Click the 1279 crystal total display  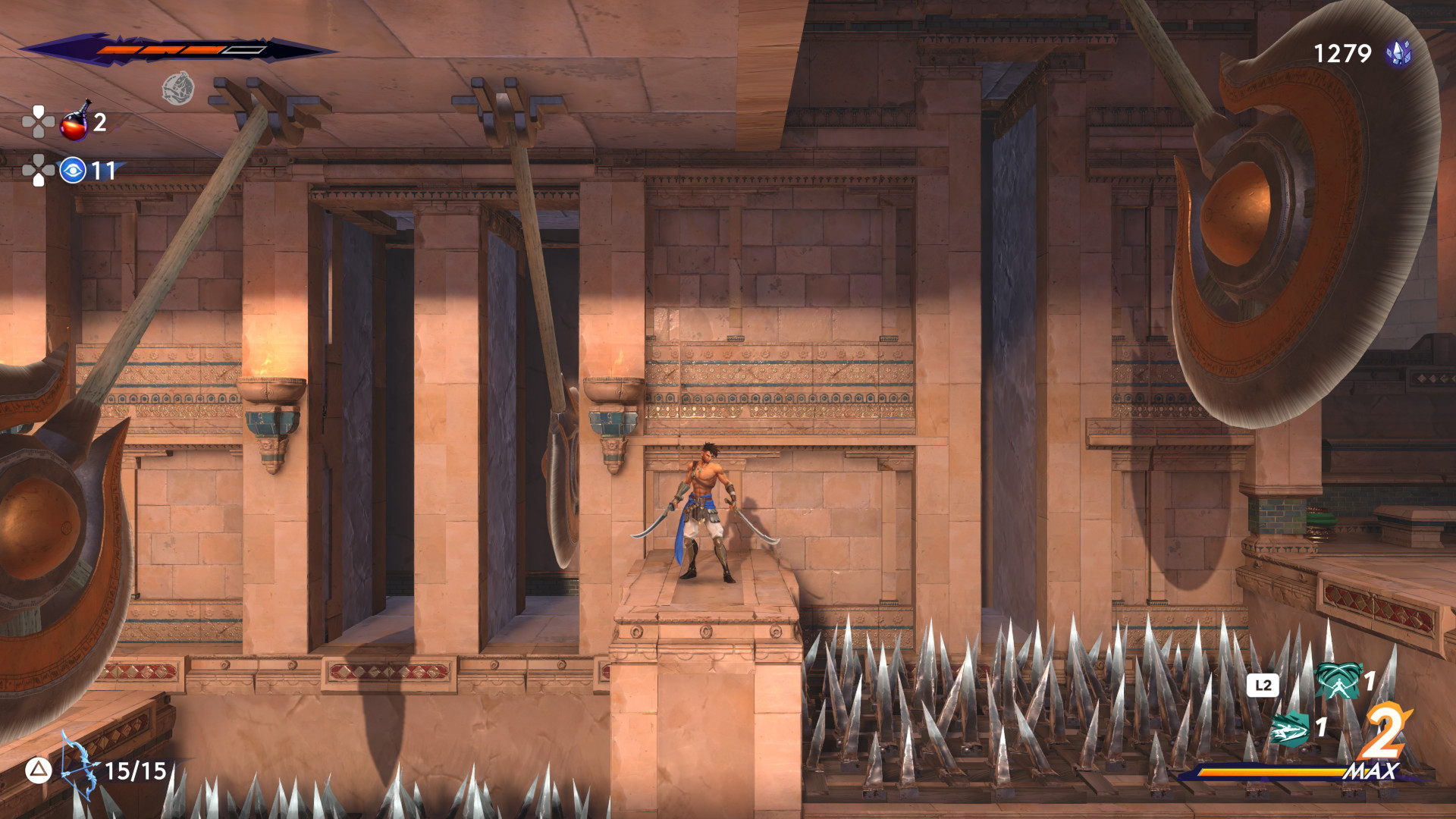pyautogui.click(x=1341, y=52)
